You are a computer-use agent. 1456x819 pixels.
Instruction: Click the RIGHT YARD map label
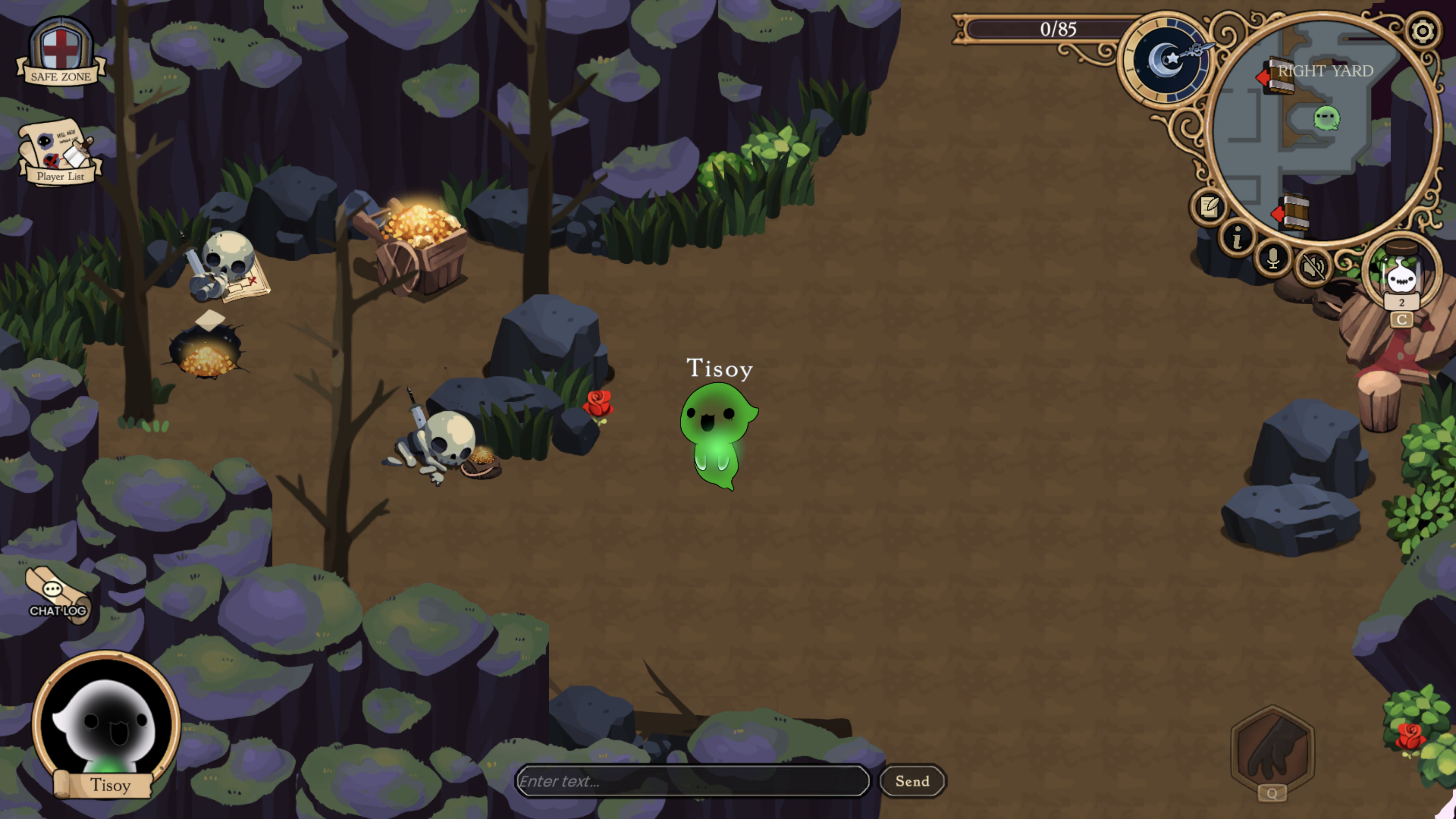(1325, 71)
